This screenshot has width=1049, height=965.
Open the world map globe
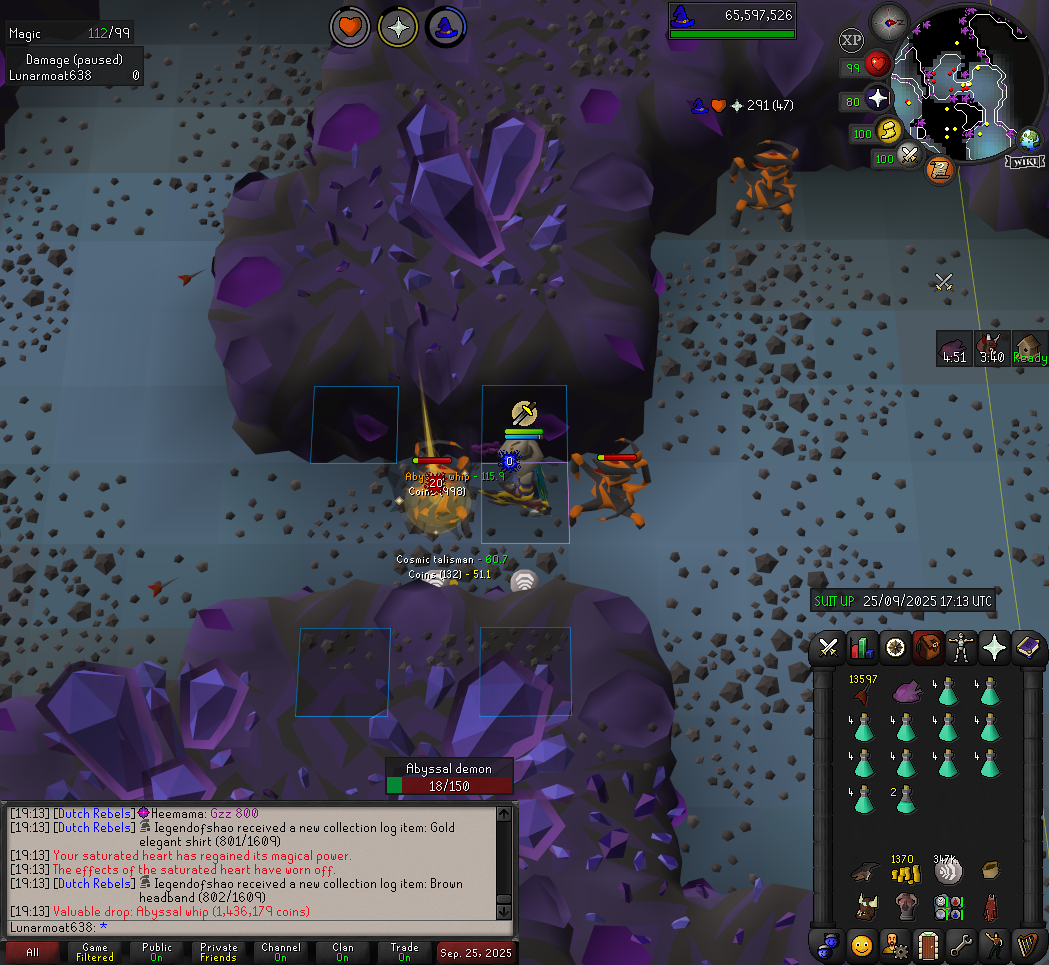pos(1030,139)
